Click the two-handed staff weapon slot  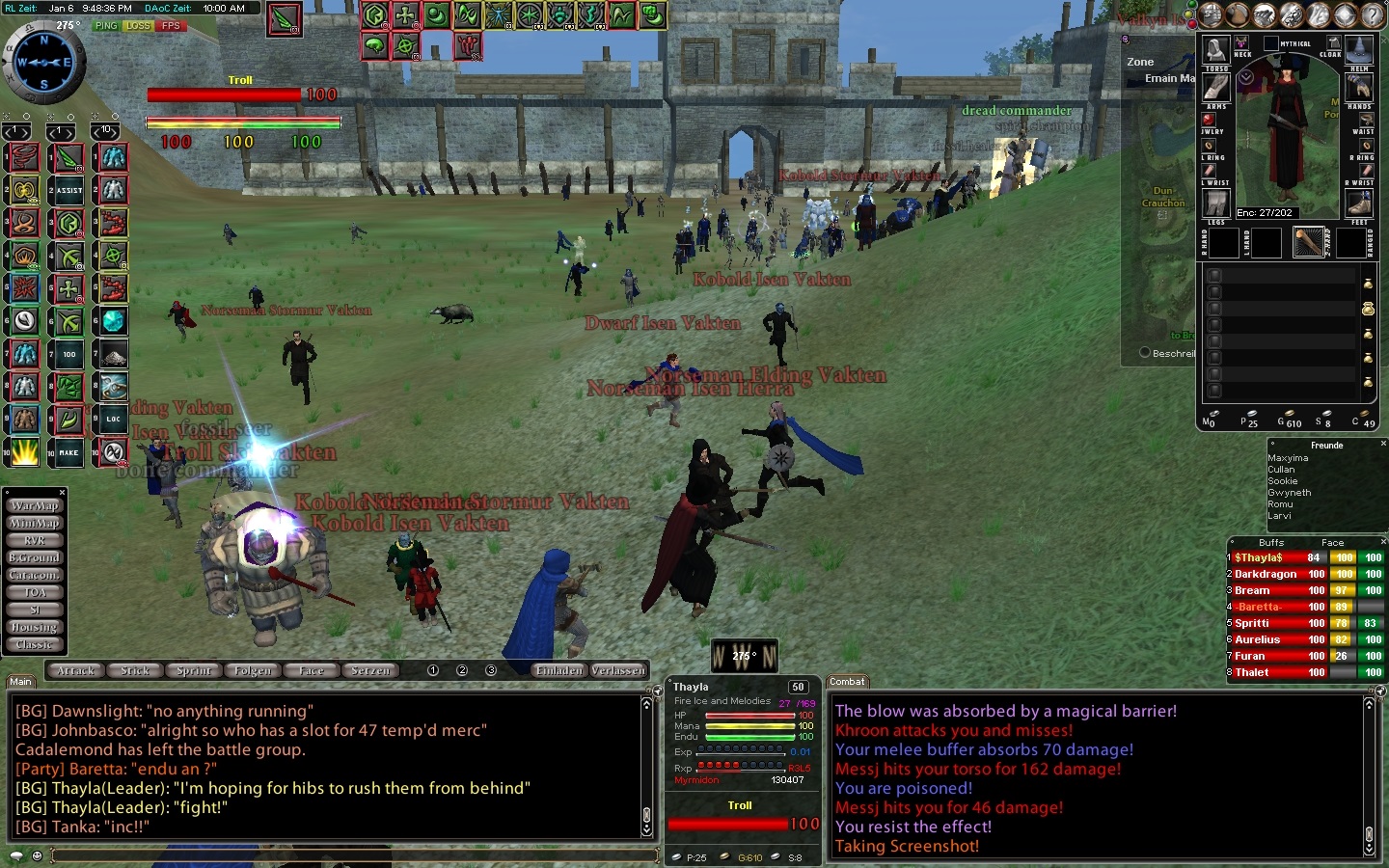pyautogui.click(x=1308, y=242)
